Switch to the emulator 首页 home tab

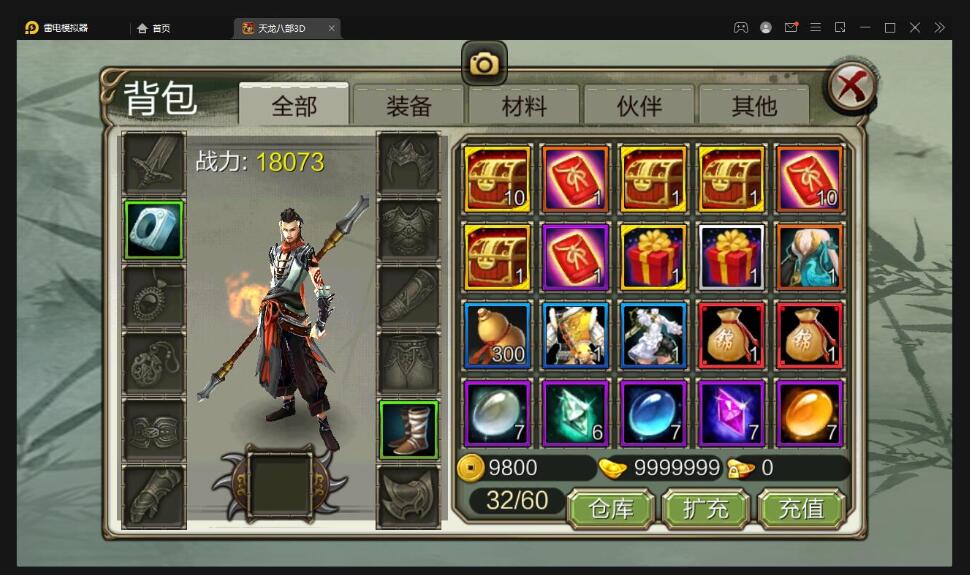coord(154,28)
